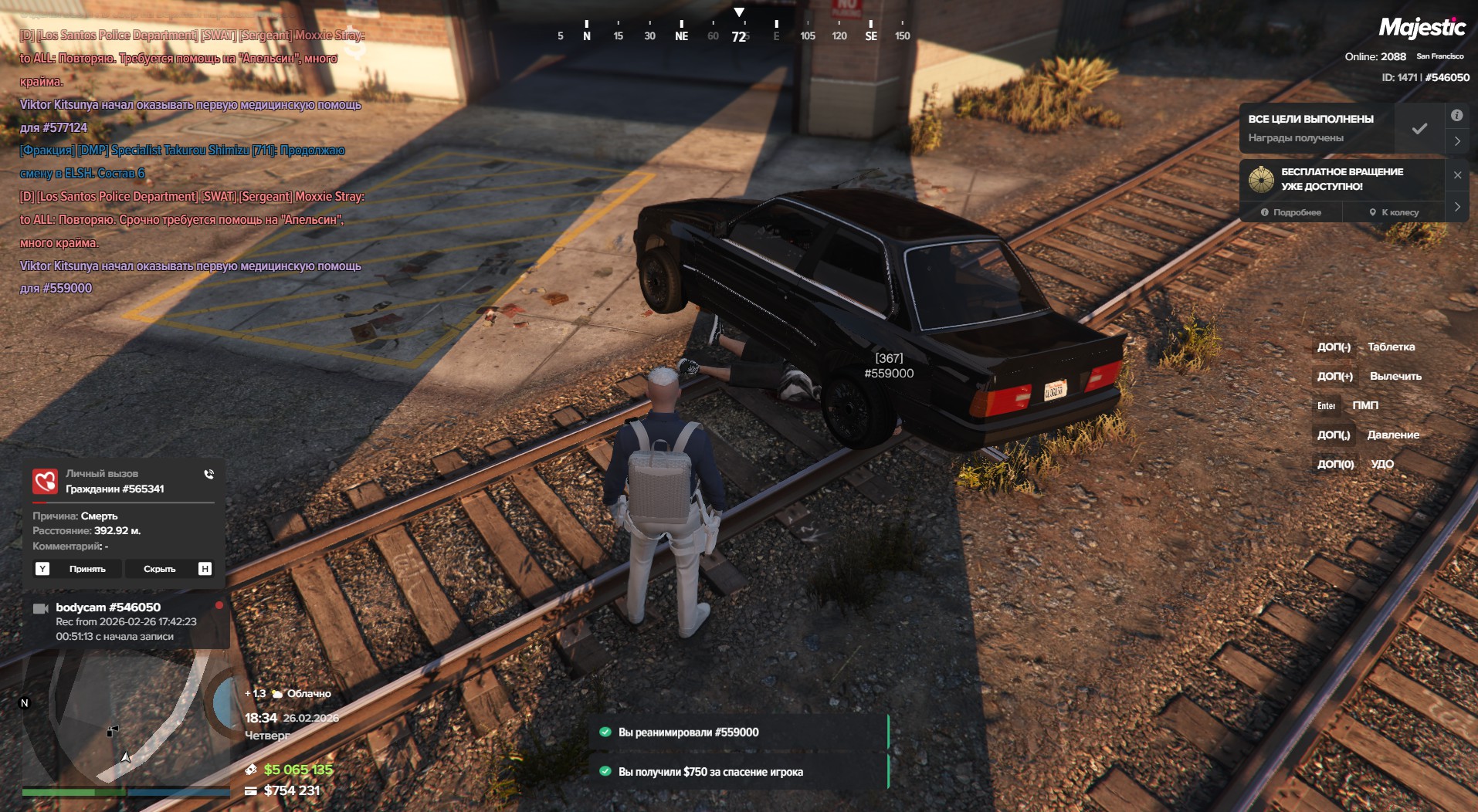Hide the personal call with Скрыть
Screen dimensions: 1478x812
pyautogui.click(x=160, y=569)
